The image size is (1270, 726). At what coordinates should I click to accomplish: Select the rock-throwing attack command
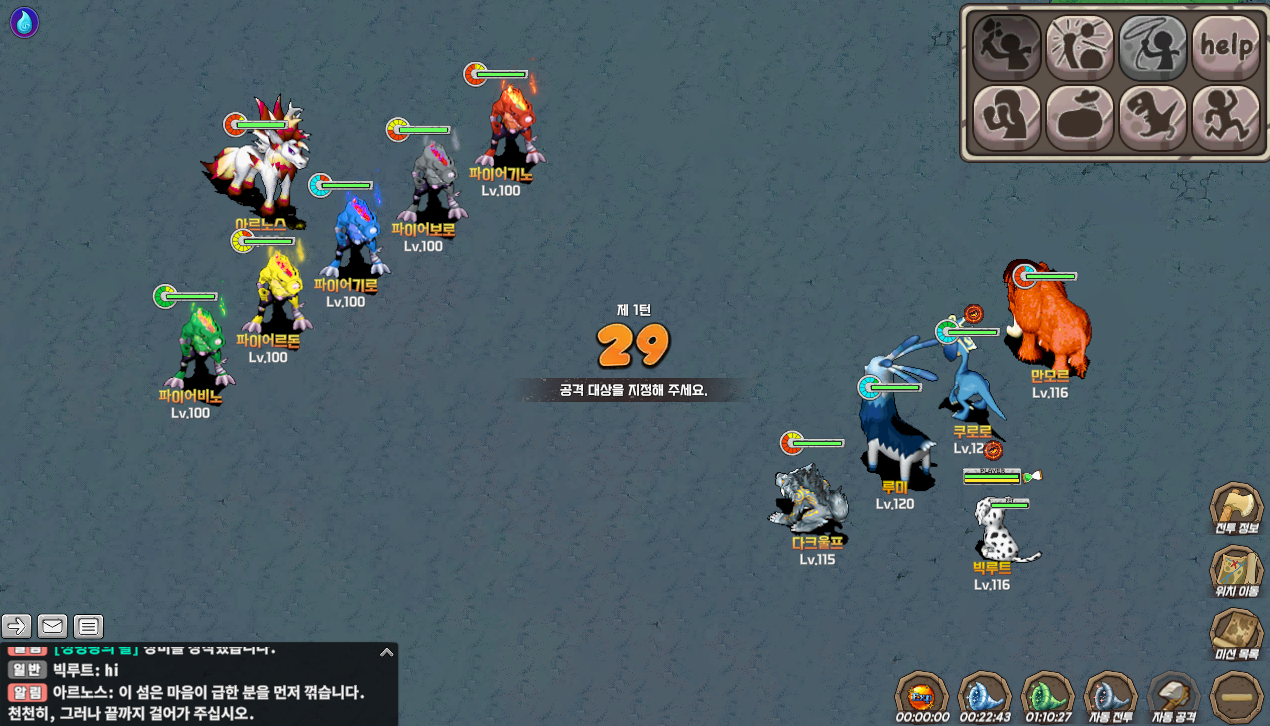coord(1006,47)
